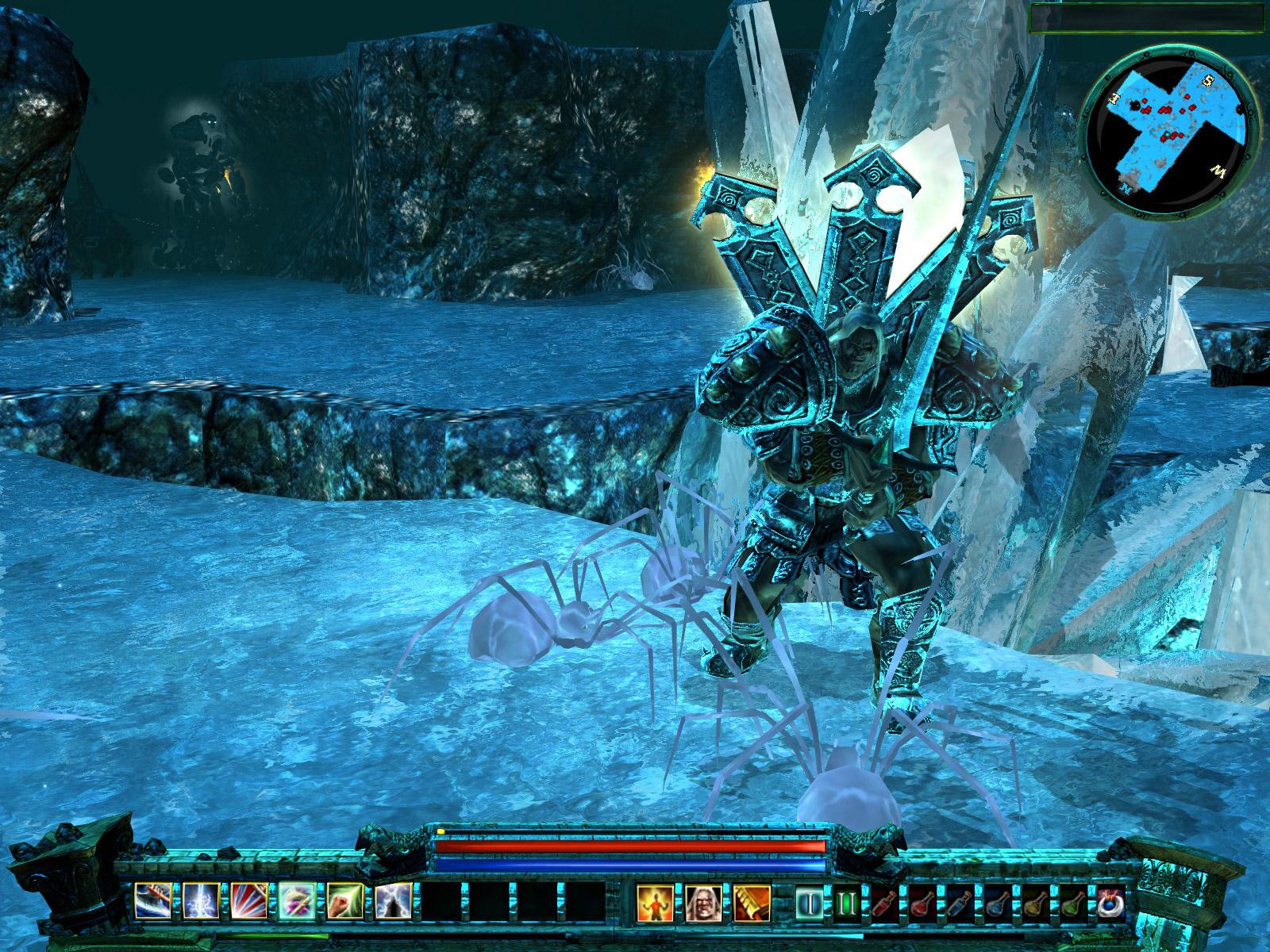The height and width of the screenshot is (952, 1270).
Task: Use the blue orb ring item
Action: [1108, 903]
